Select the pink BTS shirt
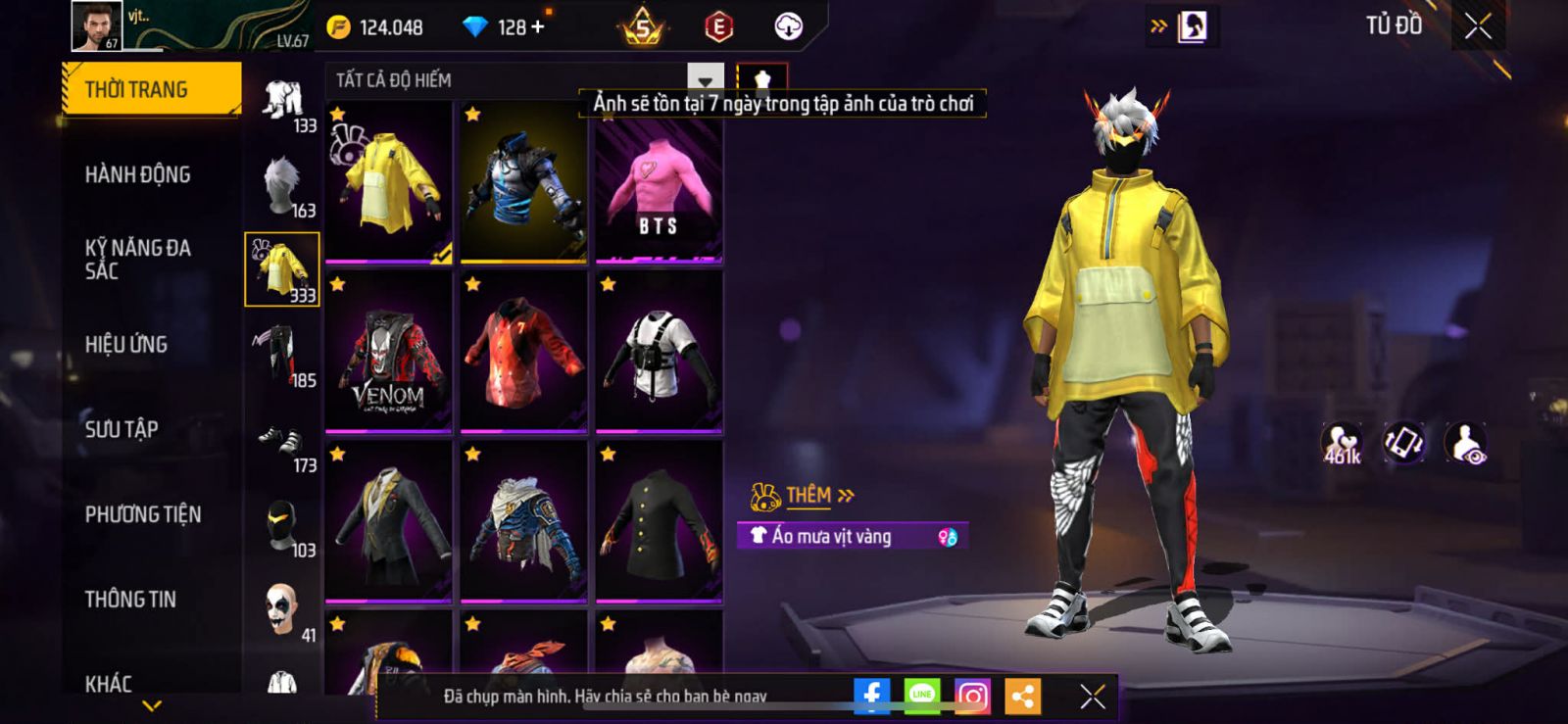Screen dimensions: 1568x724 pyautogui.click(x=659, y=182)
